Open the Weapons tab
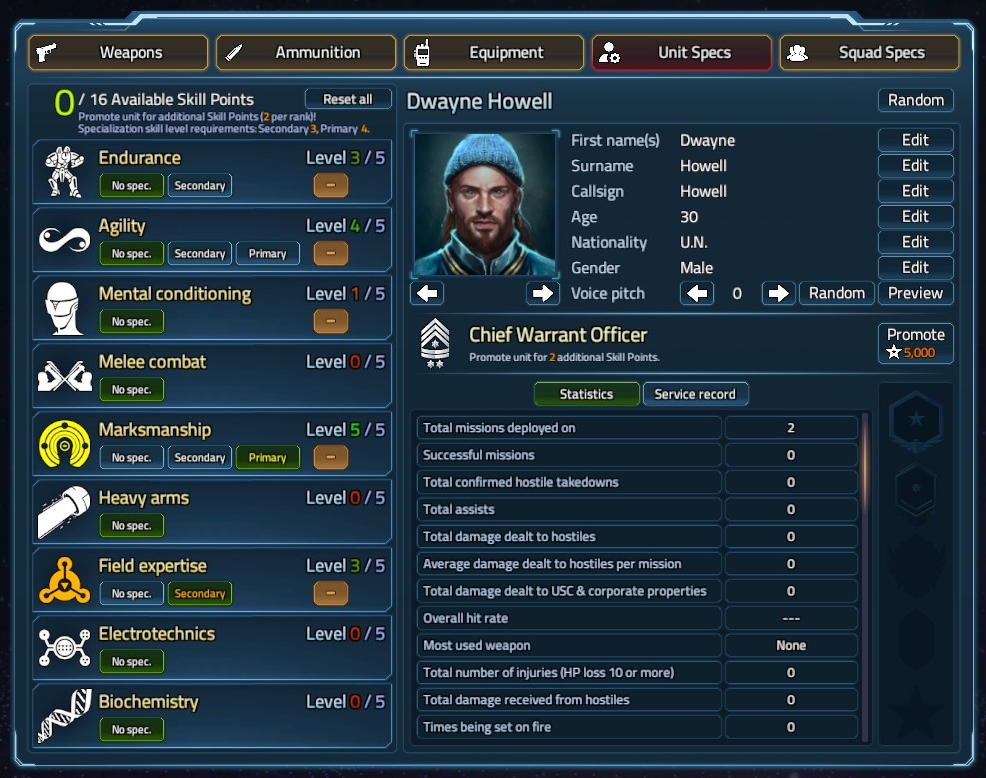This screenshot has width=986, height=778. click(x=118, y=53)
